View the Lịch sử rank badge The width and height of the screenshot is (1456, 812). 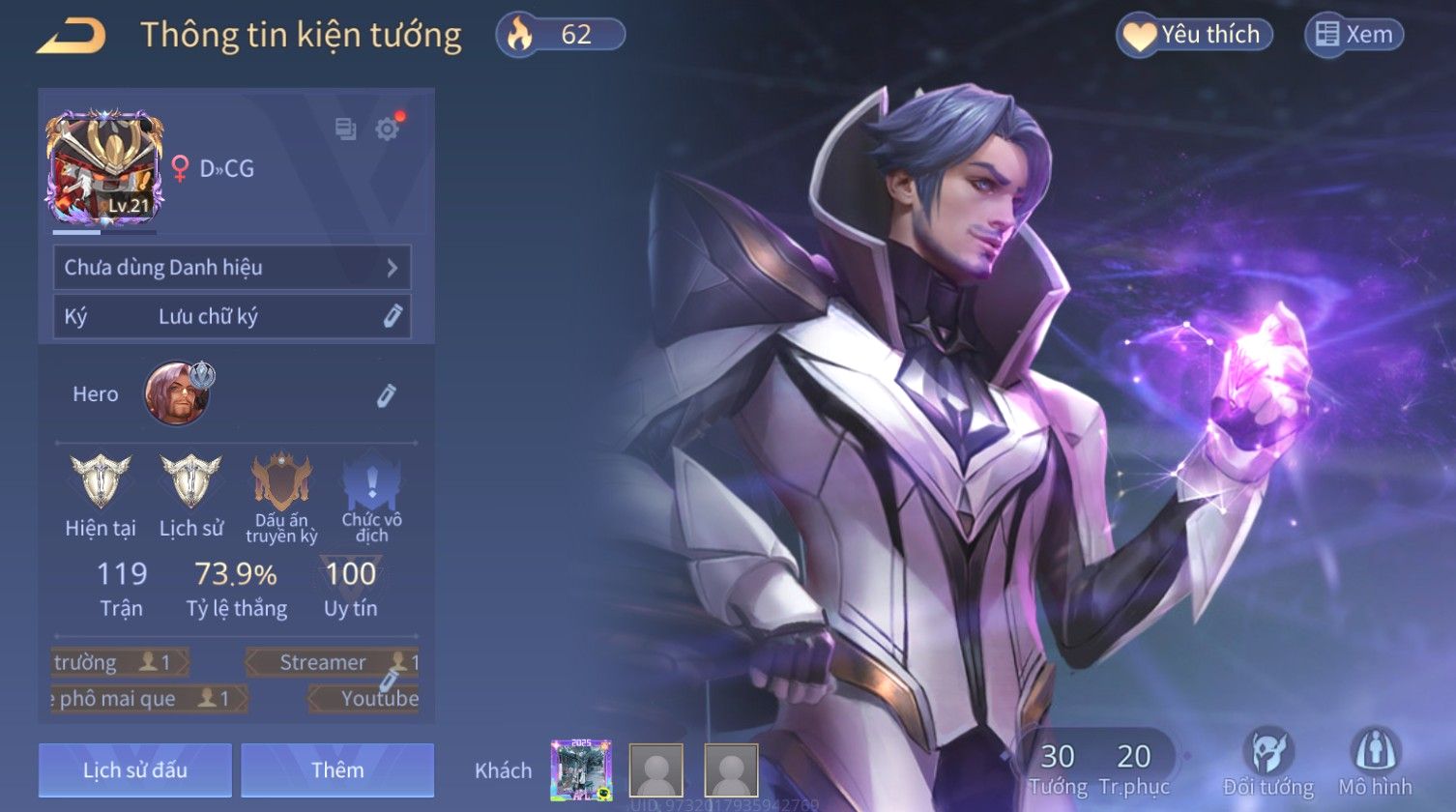click(x=190, y=481)
